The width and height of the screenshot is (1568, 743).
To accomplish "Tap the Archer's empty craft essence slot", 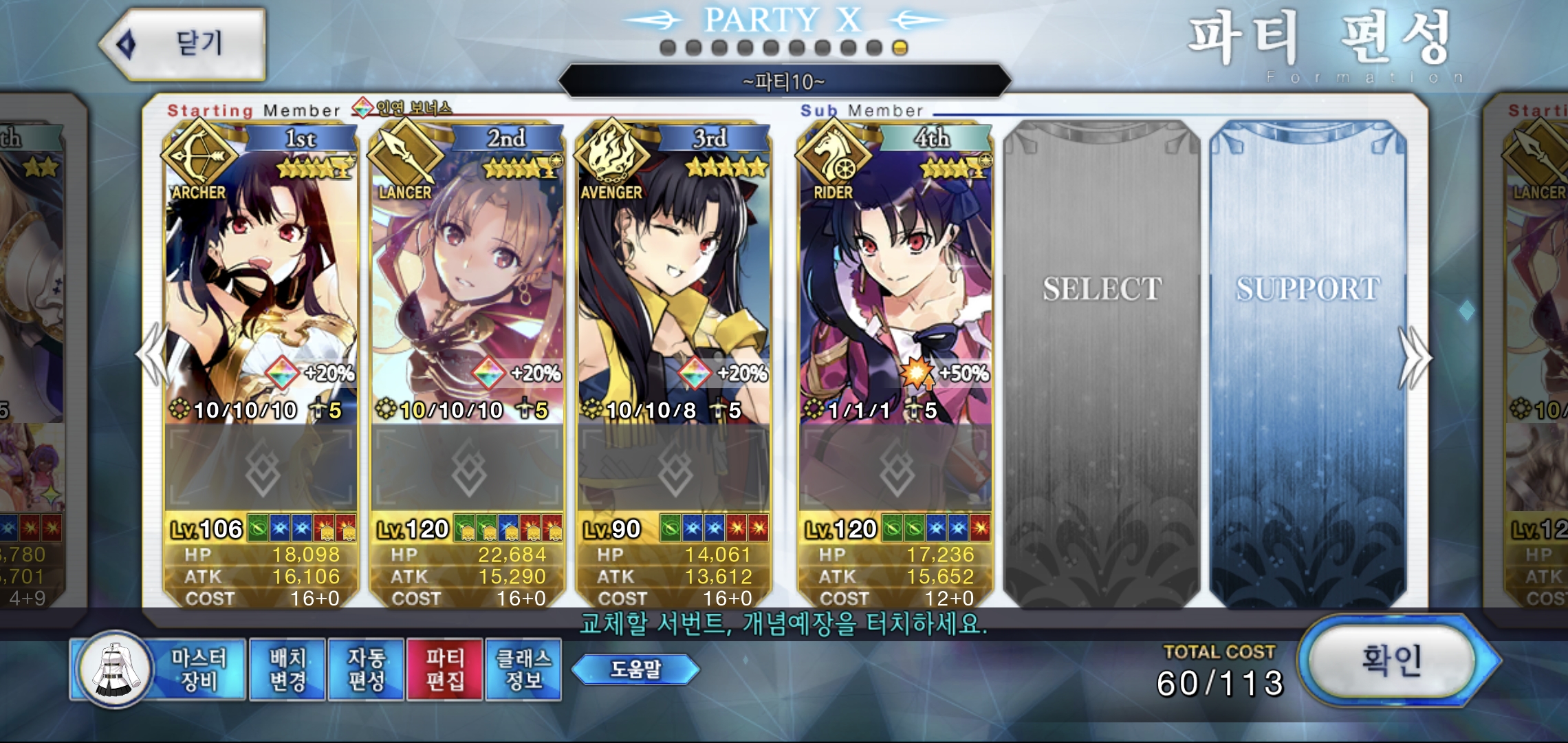I will pyautogui.click(x=261, y=469).
